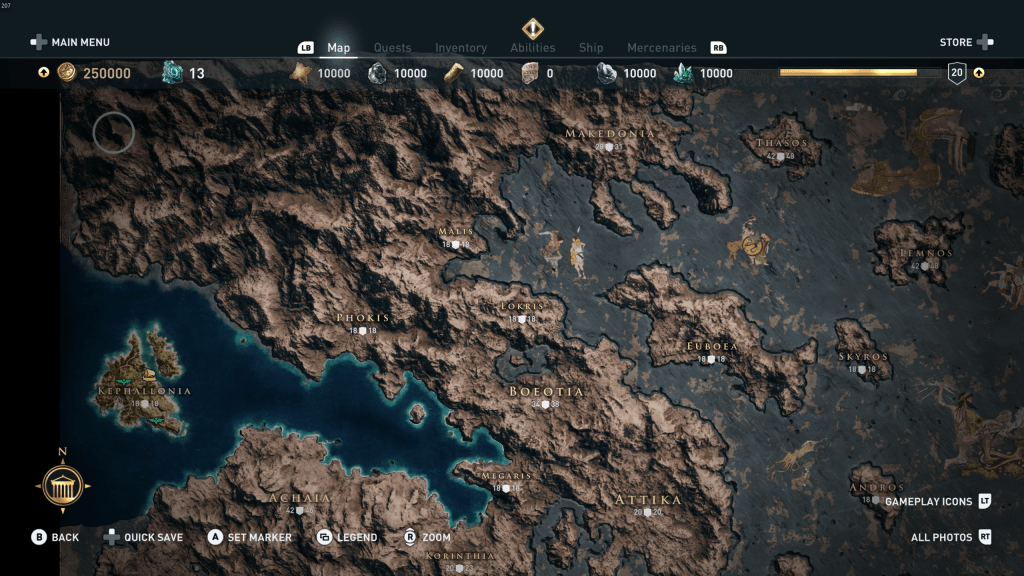The image size is (1024, 576).
Task: Go back with the Back button
Action: coord(55,537)
